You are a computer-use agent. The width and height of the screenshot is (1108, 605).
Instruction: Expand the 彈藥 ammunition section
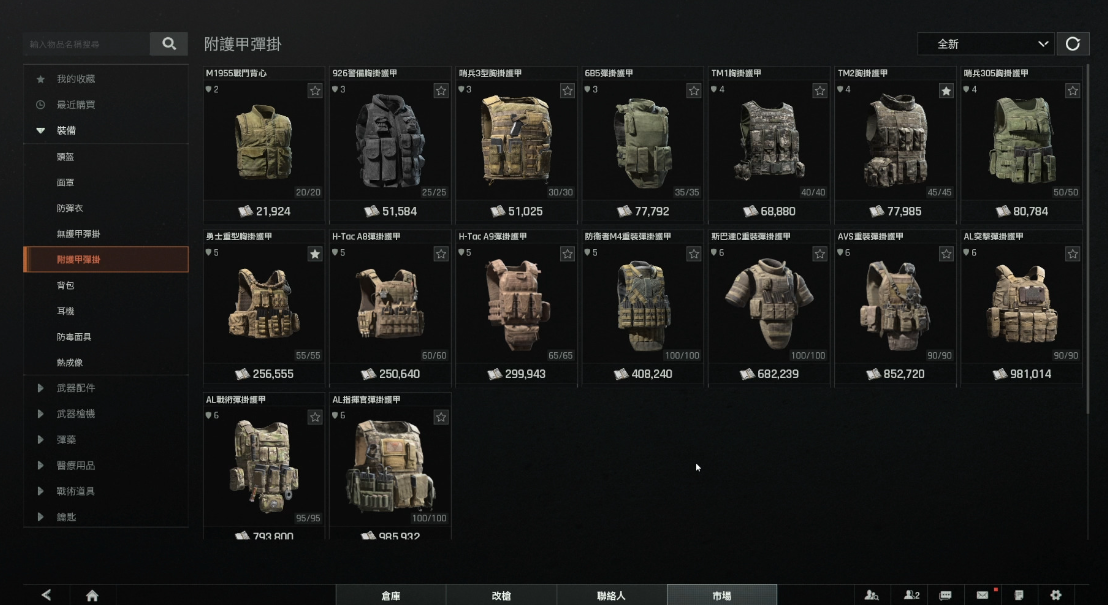click(66, 440)
